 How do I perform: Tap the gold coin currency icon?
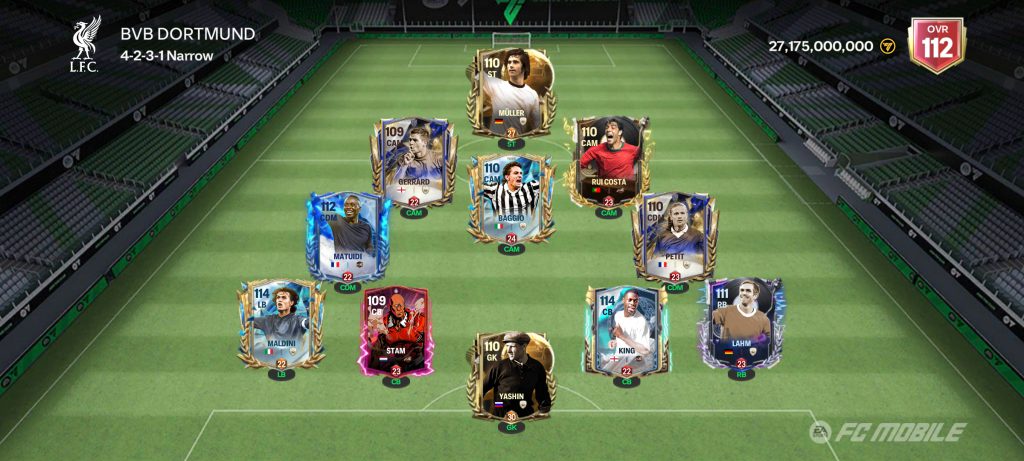tap(886, 46)
